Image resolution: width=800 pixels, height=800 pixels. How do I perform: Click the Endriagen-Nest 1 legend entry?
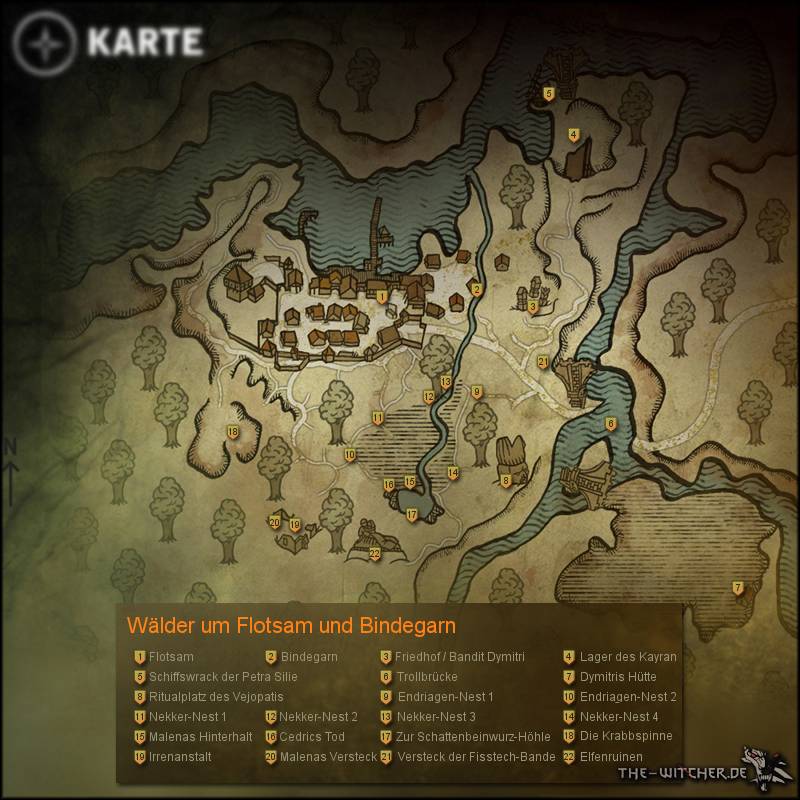pos(445,697)
